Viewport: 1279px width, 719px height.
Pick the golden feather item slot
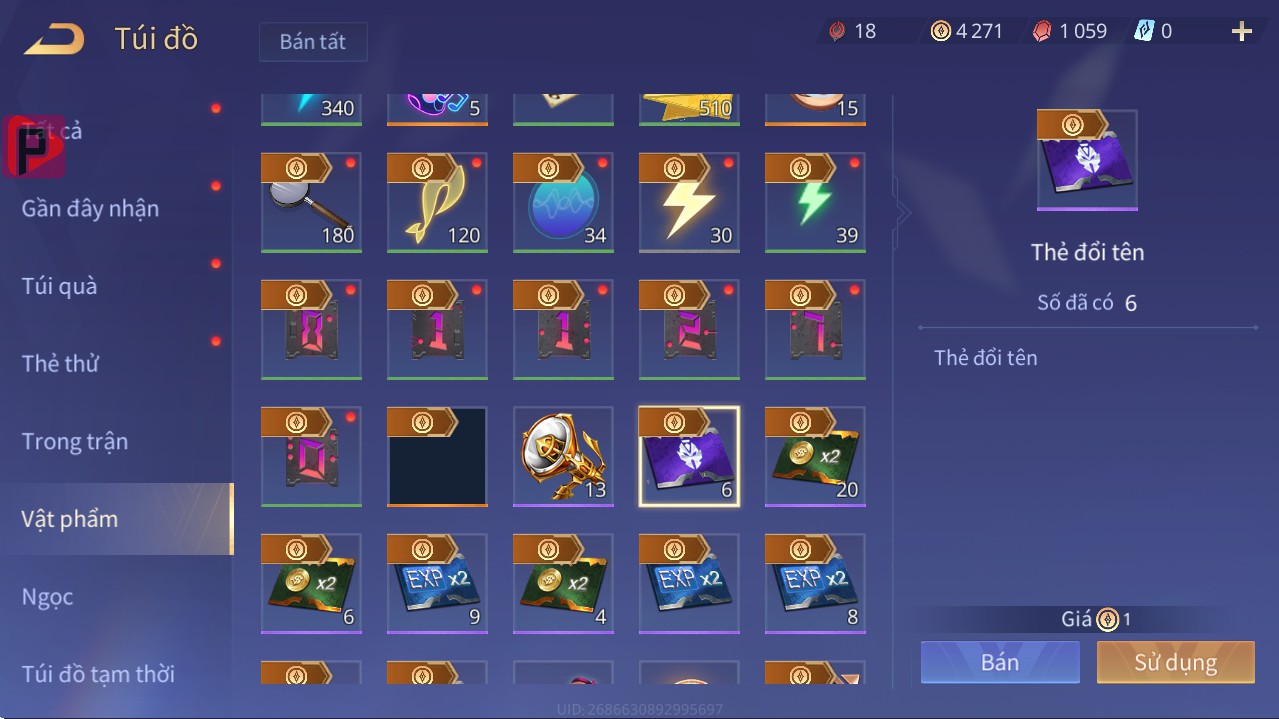click(437, 203)
